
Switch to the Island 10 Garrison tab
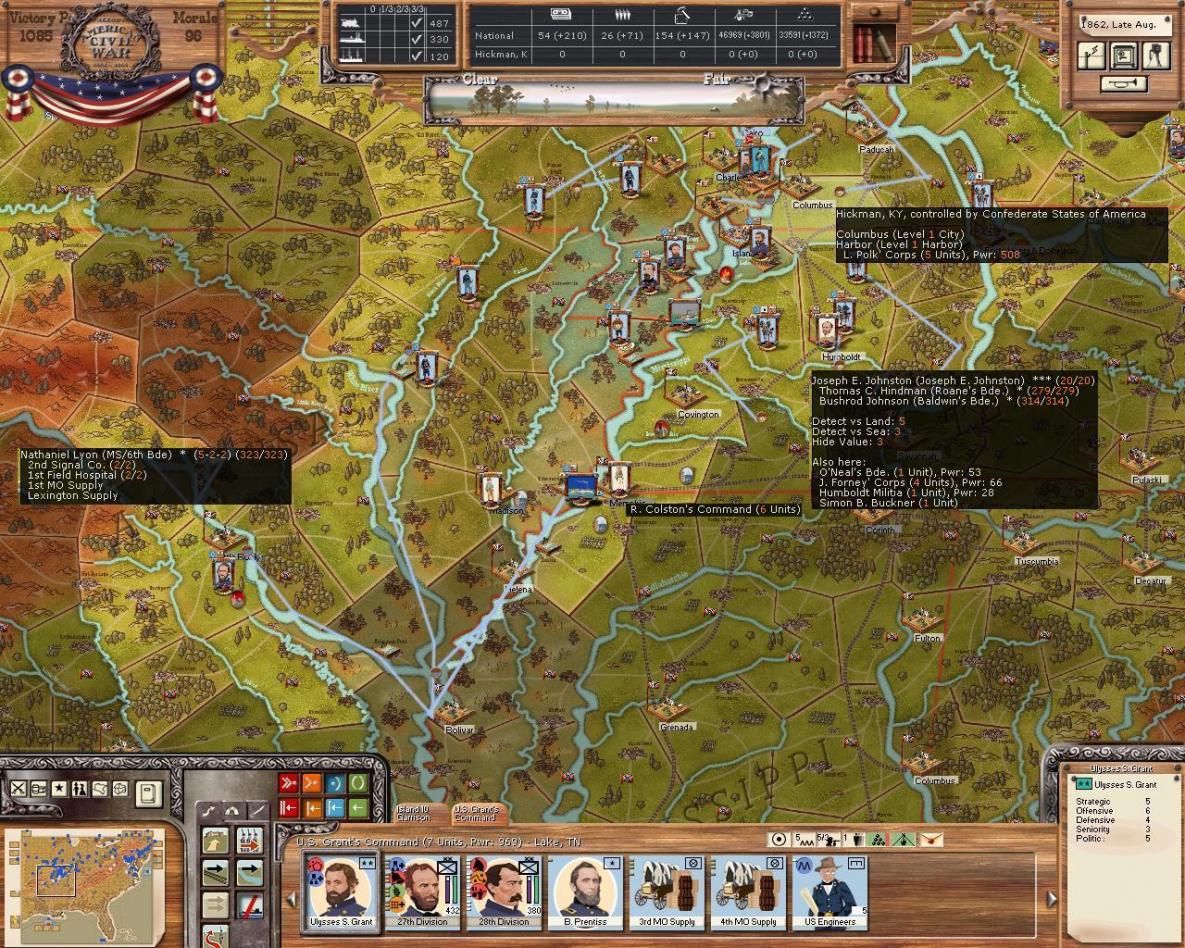click(x=414, y=814)
